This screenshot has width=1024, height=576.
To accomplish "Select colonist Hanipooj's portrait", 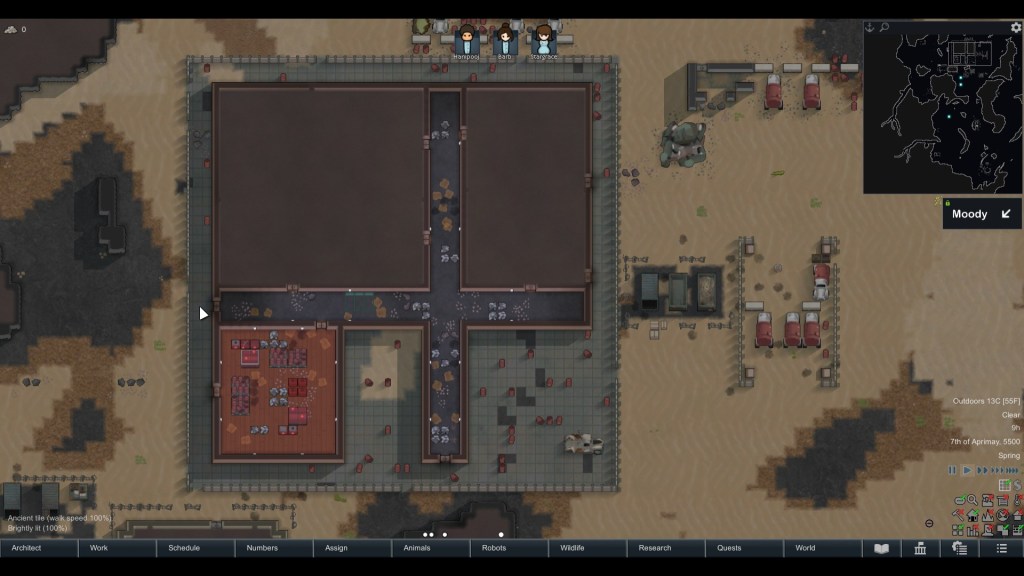I will pyautogui.click(x=467, y=41).
